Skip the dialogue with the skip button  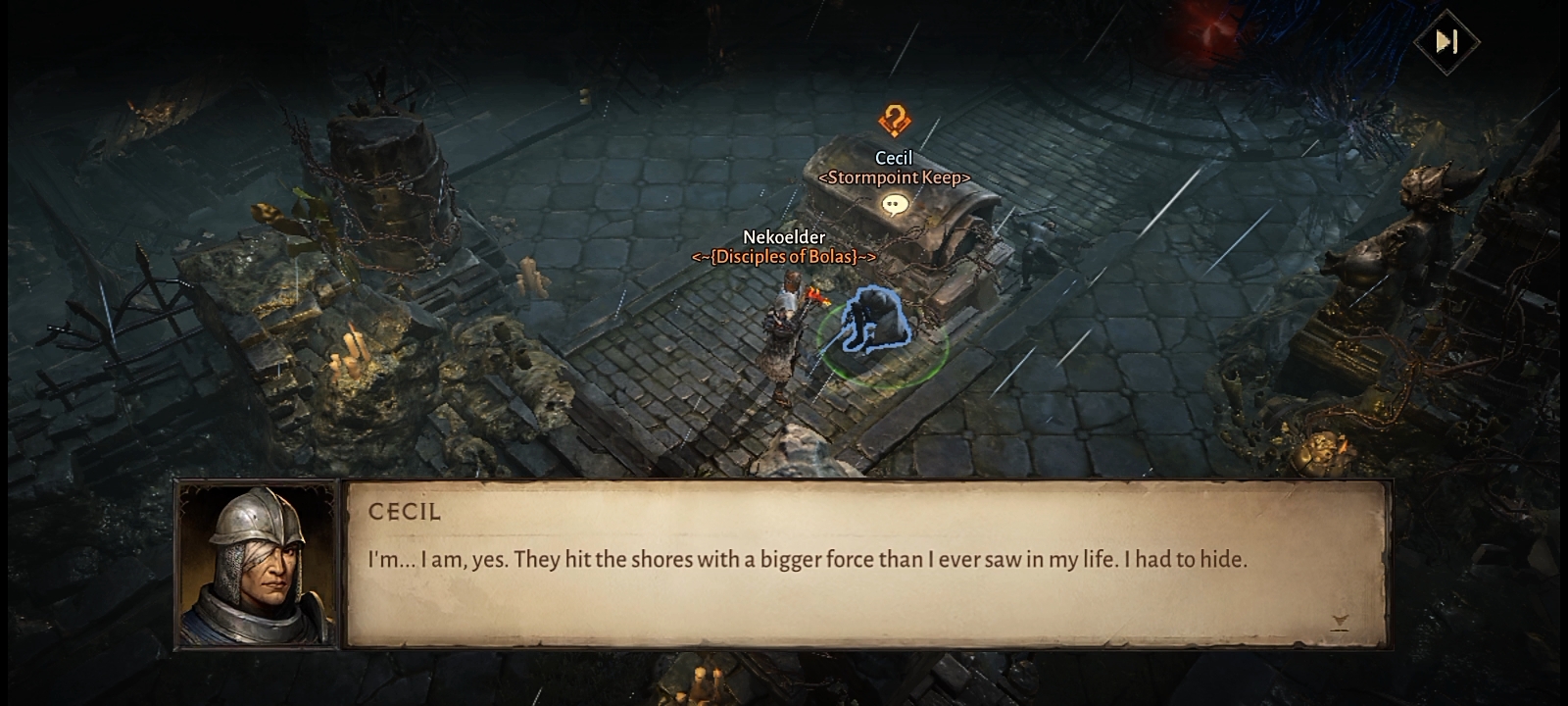1446,41
